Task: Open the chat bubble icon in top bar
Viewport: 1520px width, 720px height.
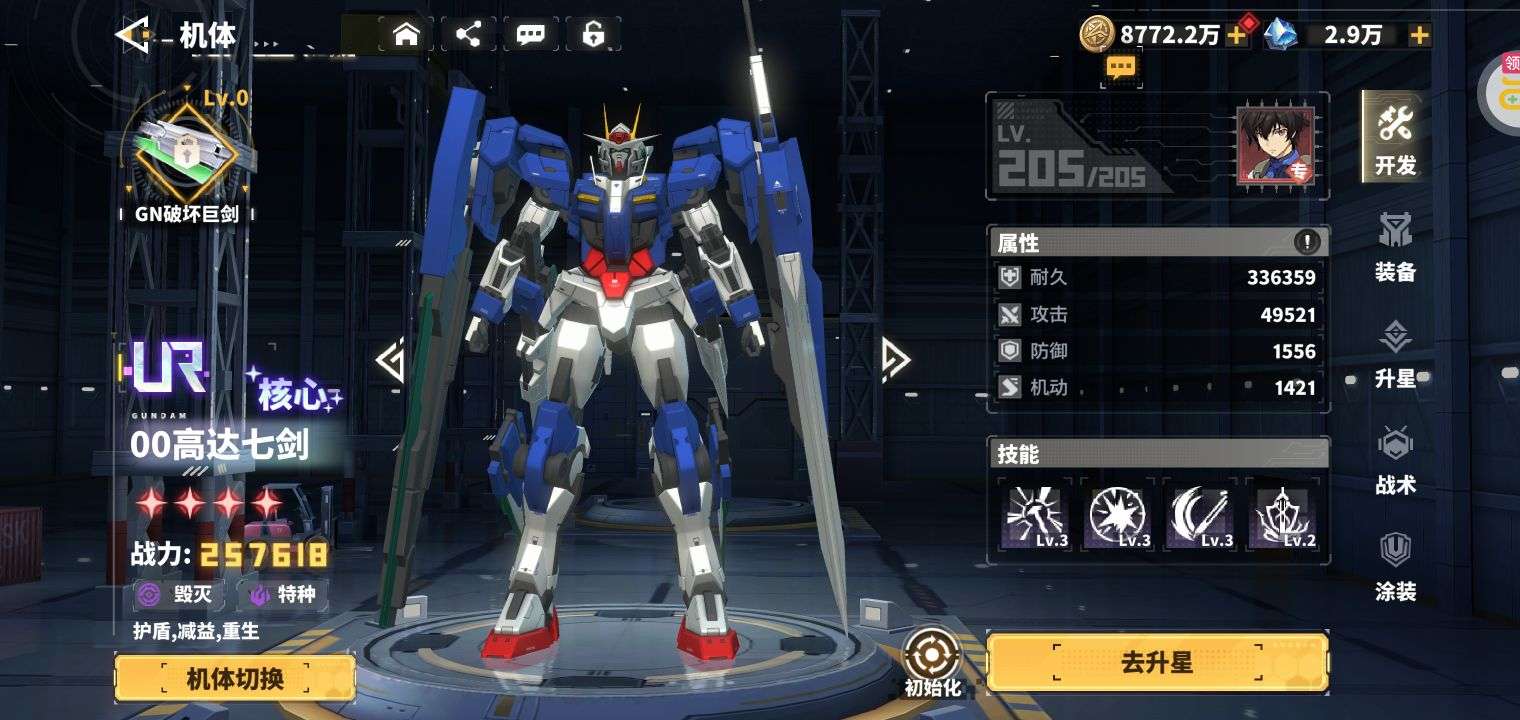Action: [530, 35]
